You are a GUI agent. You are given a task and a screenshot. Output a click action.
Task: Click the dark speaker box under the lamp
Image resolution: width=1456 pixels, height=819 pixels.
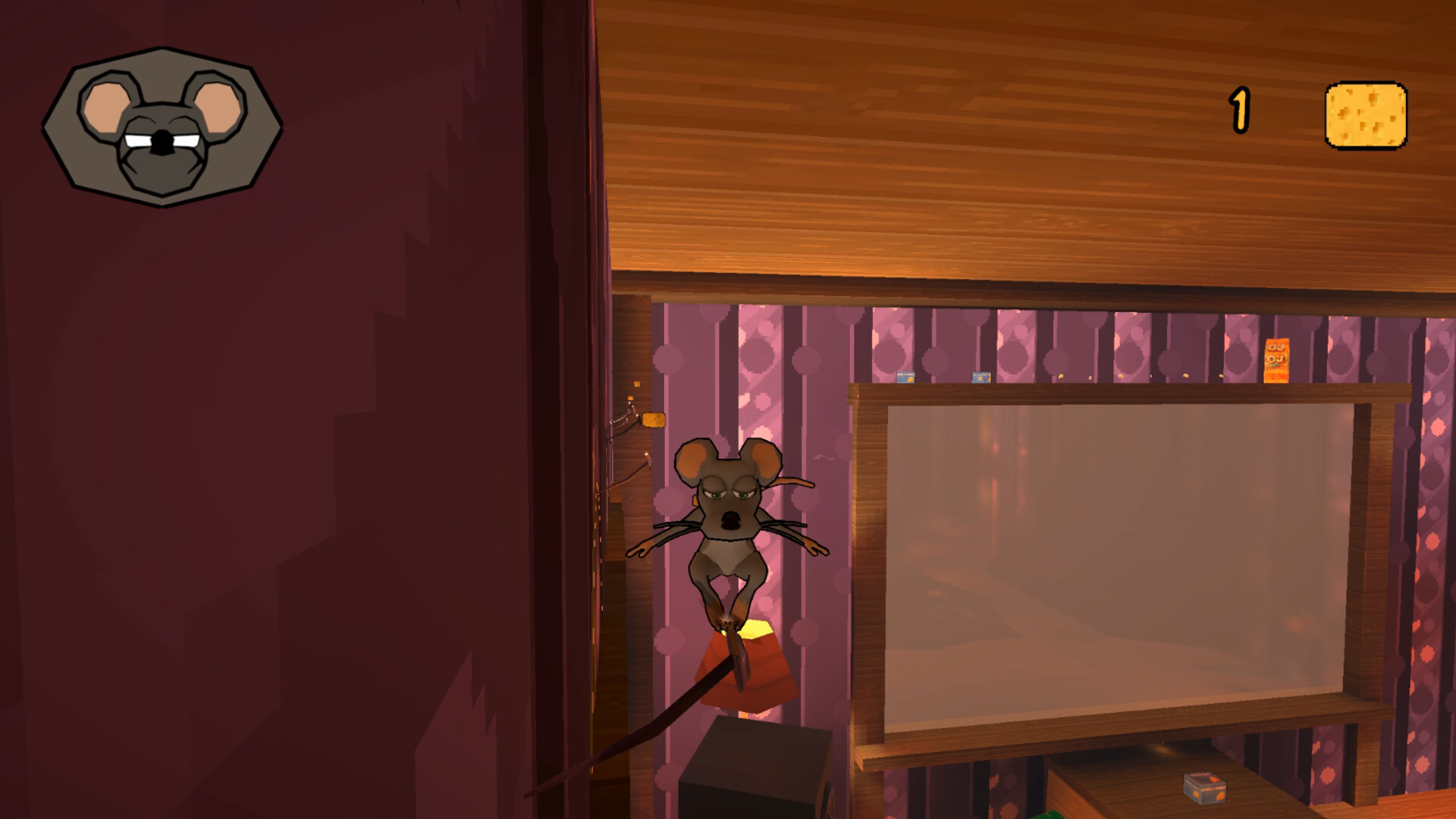751,766
